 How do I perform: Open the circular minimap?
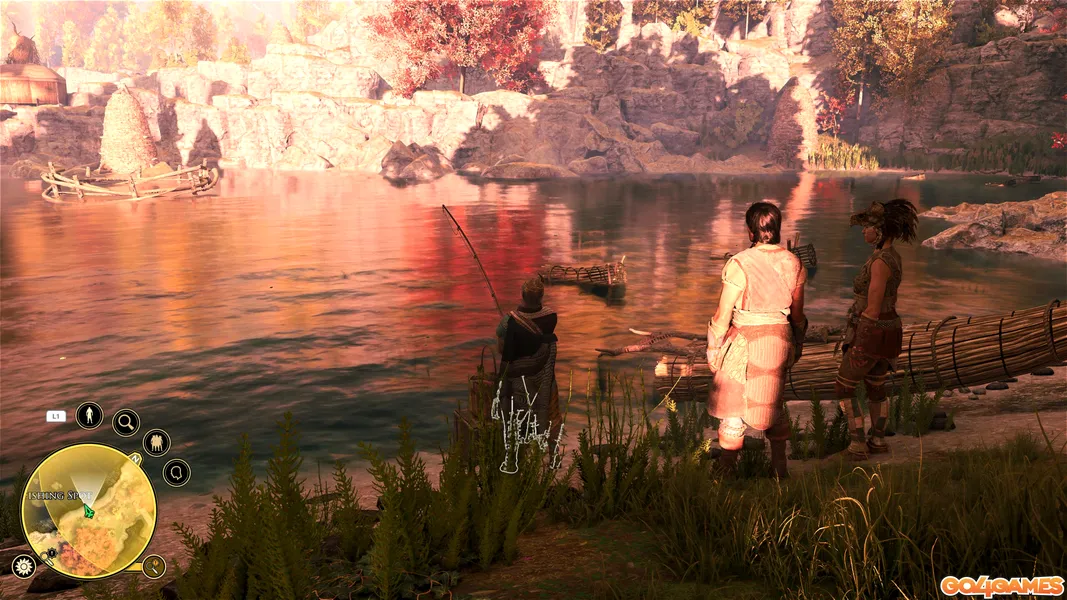point(88,511)
